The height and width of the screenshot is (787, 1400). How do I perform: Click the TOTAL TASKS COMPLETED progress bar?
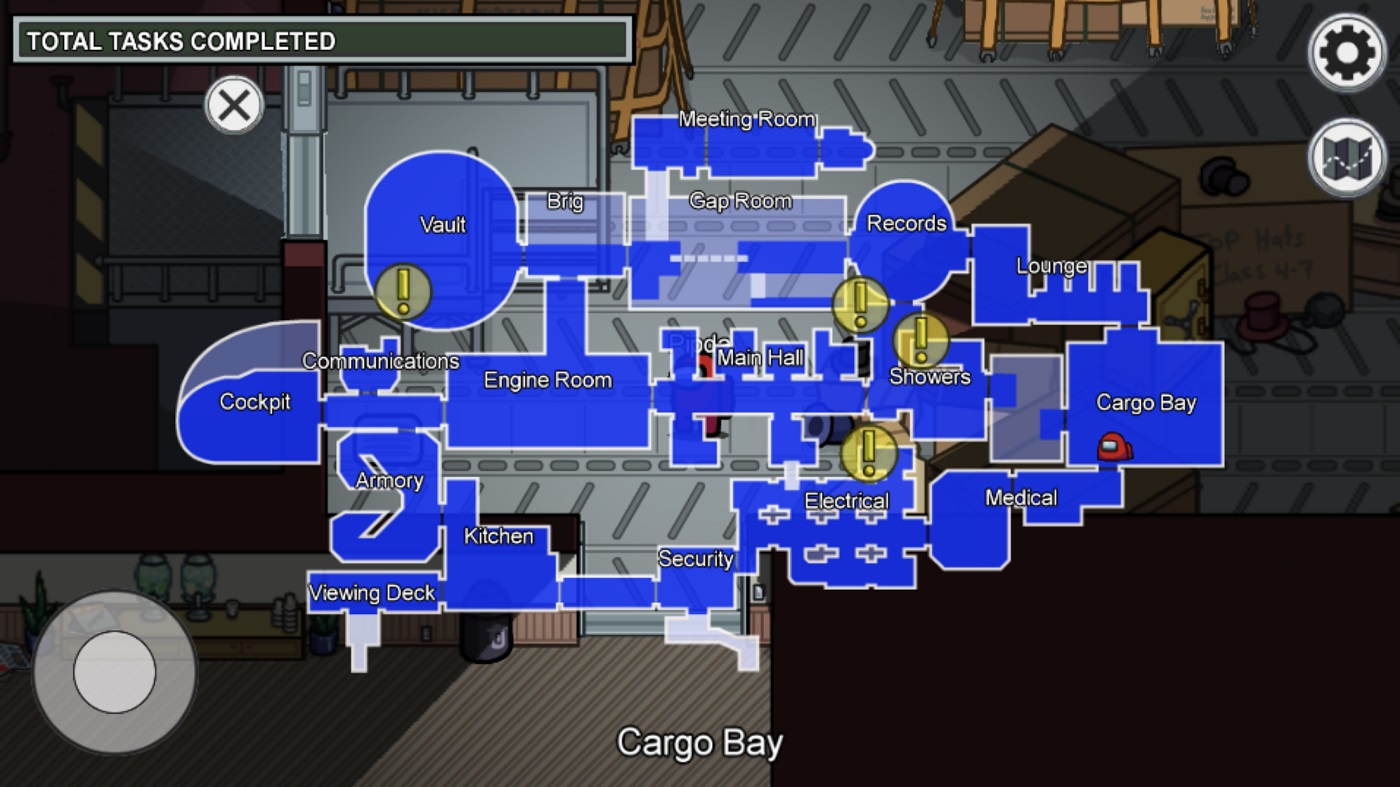click(x=320, y=42)
